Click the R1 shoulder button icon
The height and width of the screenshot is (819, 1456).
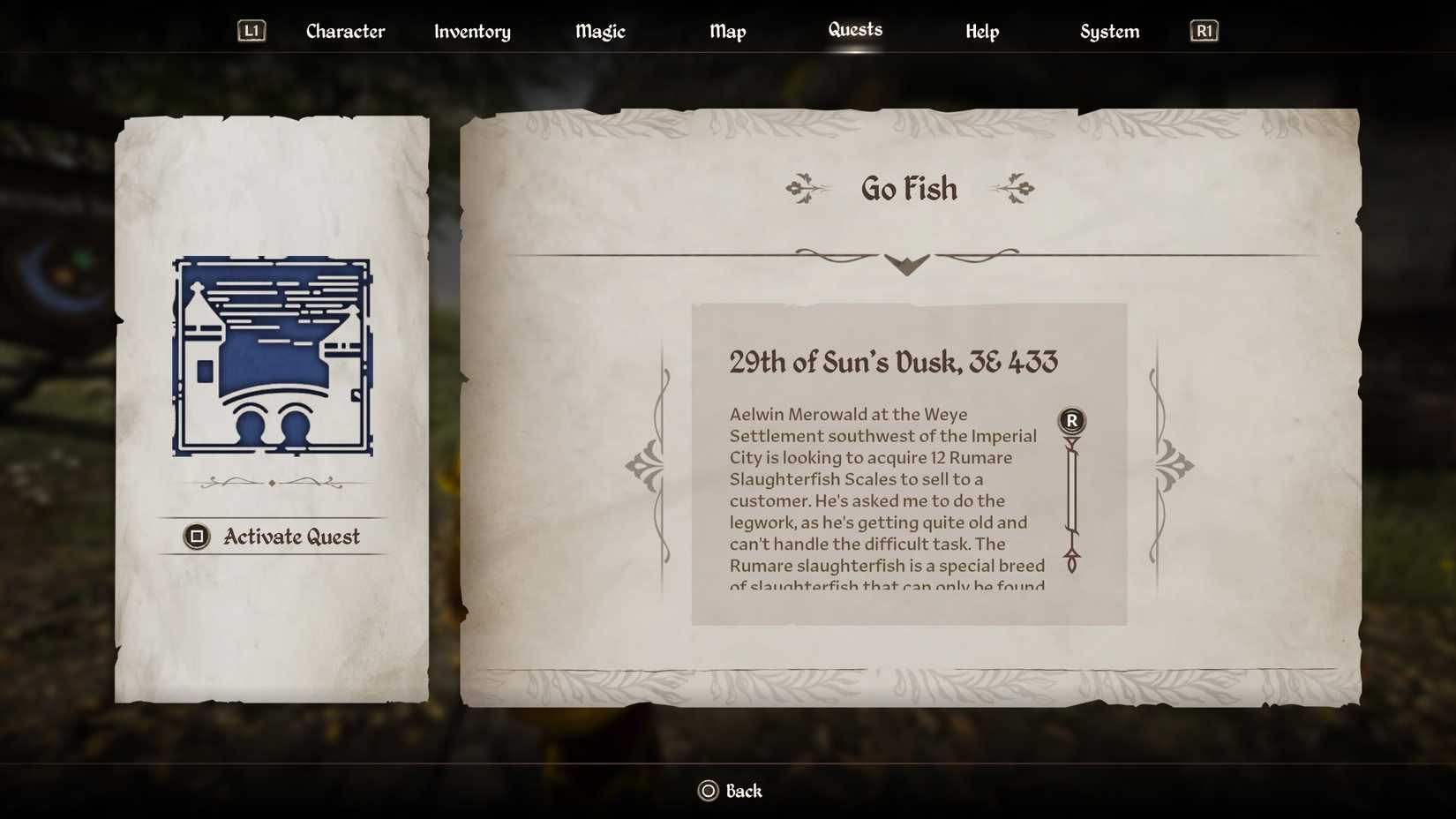pos(1203,29)
